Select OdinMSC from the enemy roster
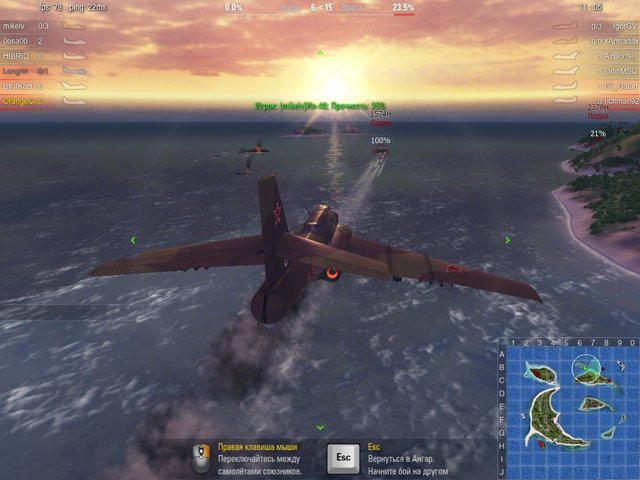640x480 pixels. pos(621,71)
